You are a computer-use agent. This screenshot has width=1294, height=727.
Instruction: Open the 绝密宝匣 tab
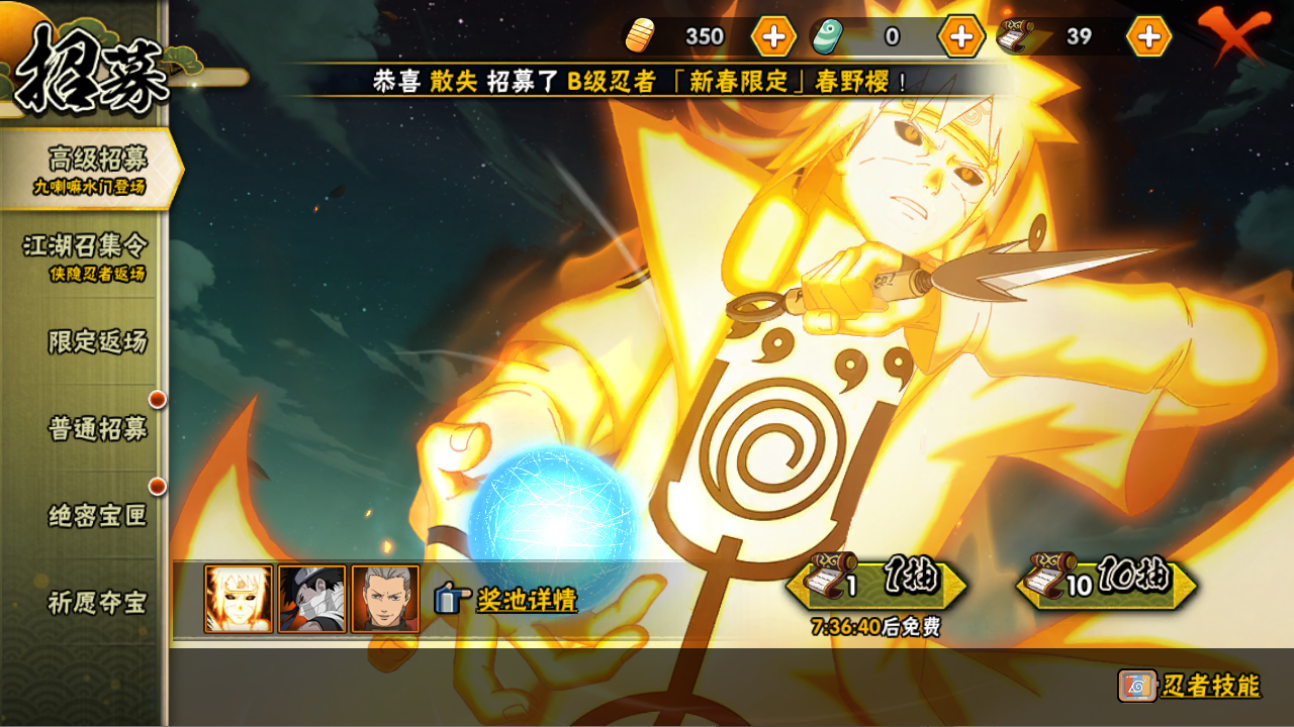coord(96,515)
